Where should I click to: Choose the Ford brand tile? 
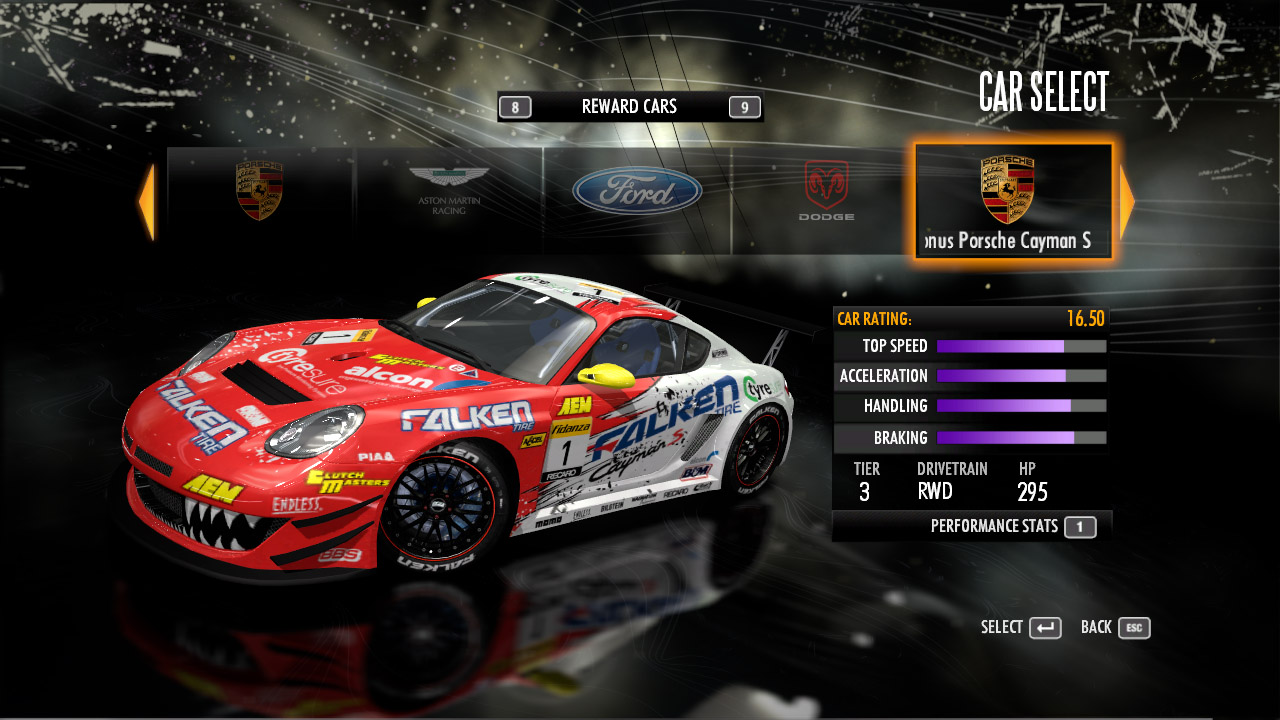[637, 200]
